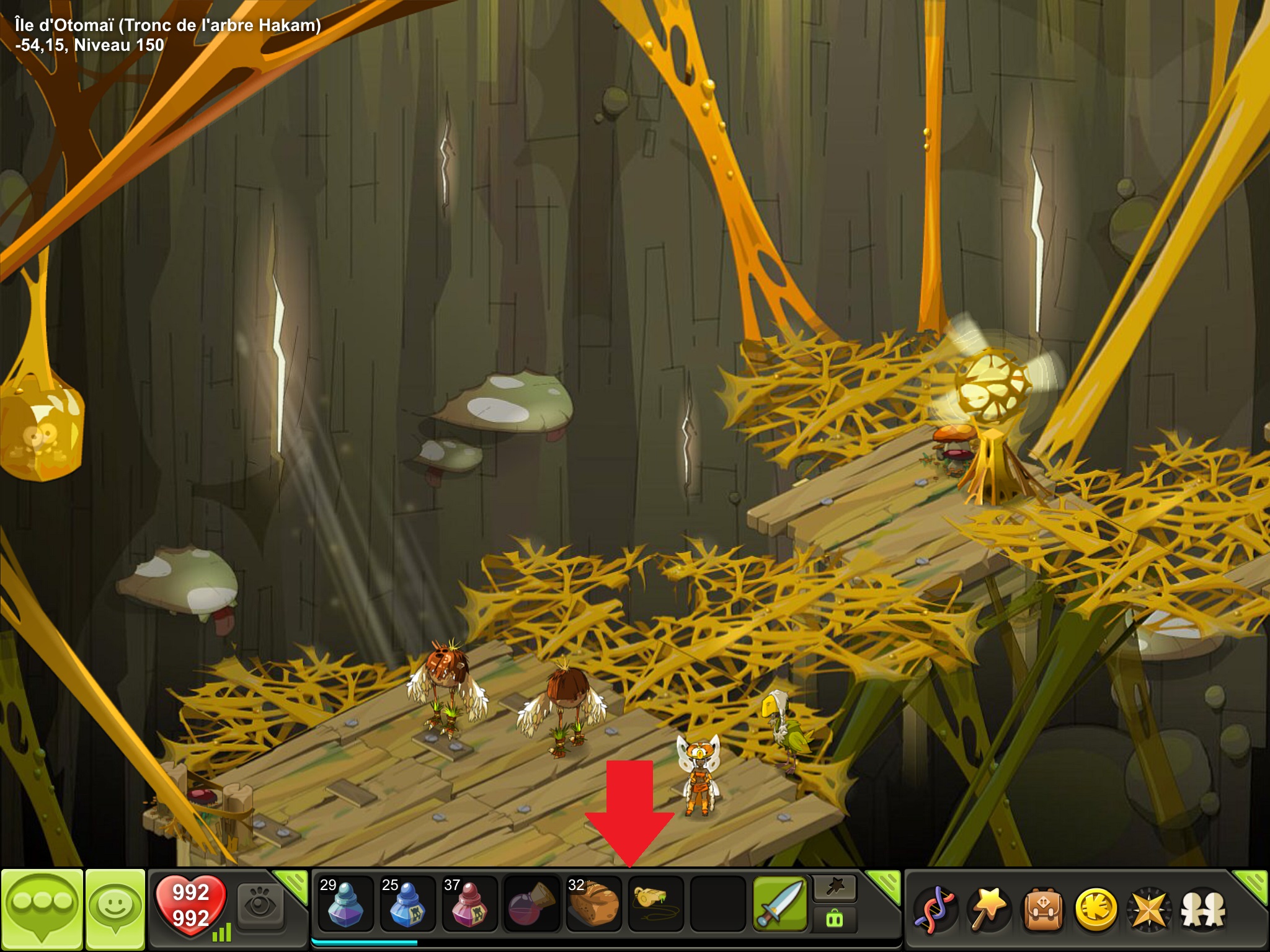Screen dimensions: 1270x952
Task: Switch shortcut bar to spells wand tab
Action: tap(835, 889)
